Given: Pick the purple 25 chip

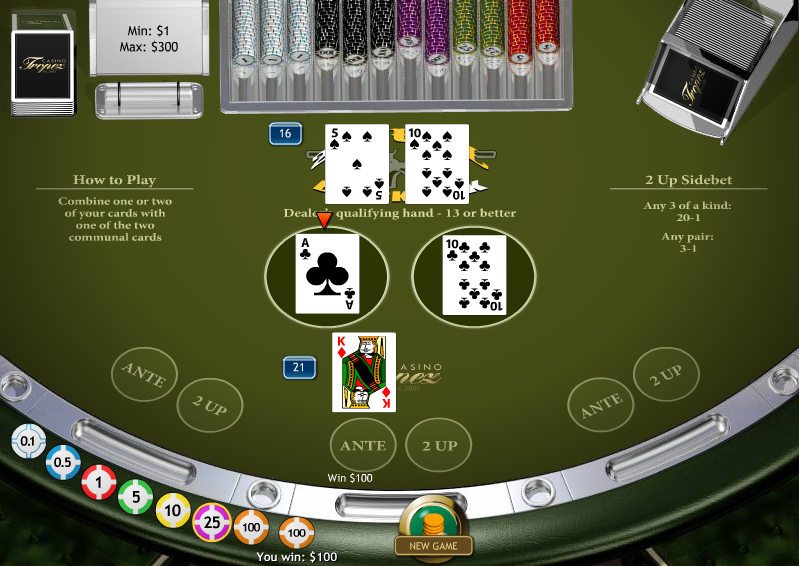Looking at the screenshot, I should (211, 521).
